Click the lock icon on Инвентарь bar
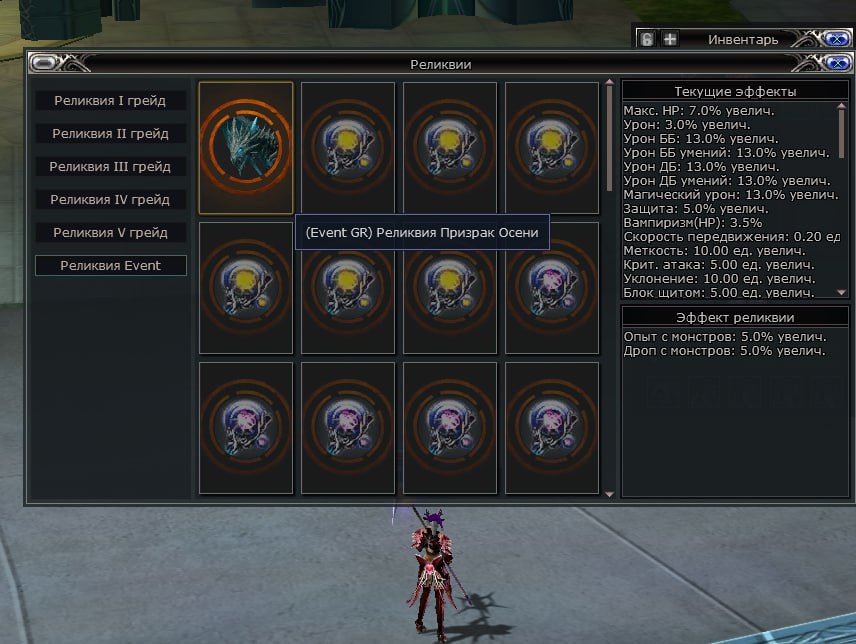The height and width of the screenshot is (644, 856). [647, 40]
